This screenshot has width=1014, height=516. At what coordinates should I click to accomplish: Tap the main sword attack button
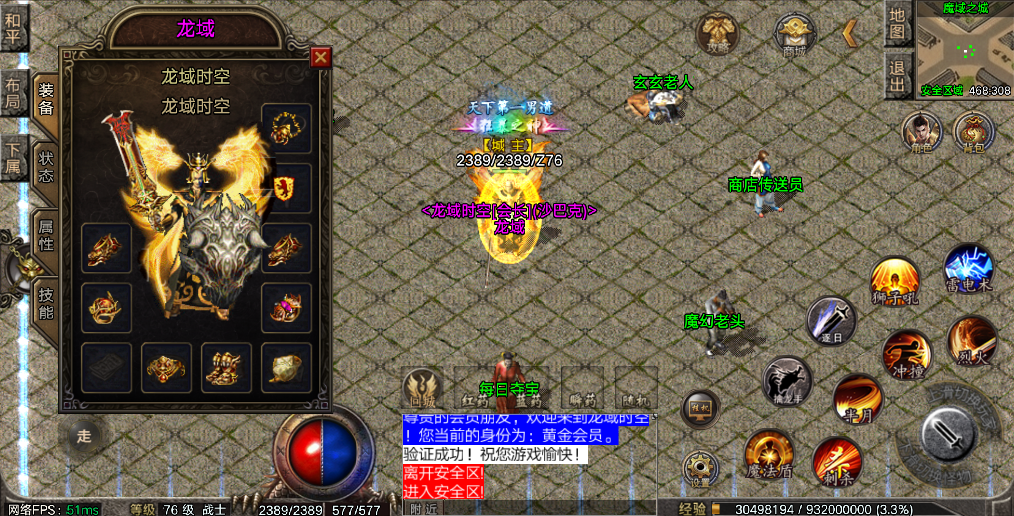(x=946, y=437)
